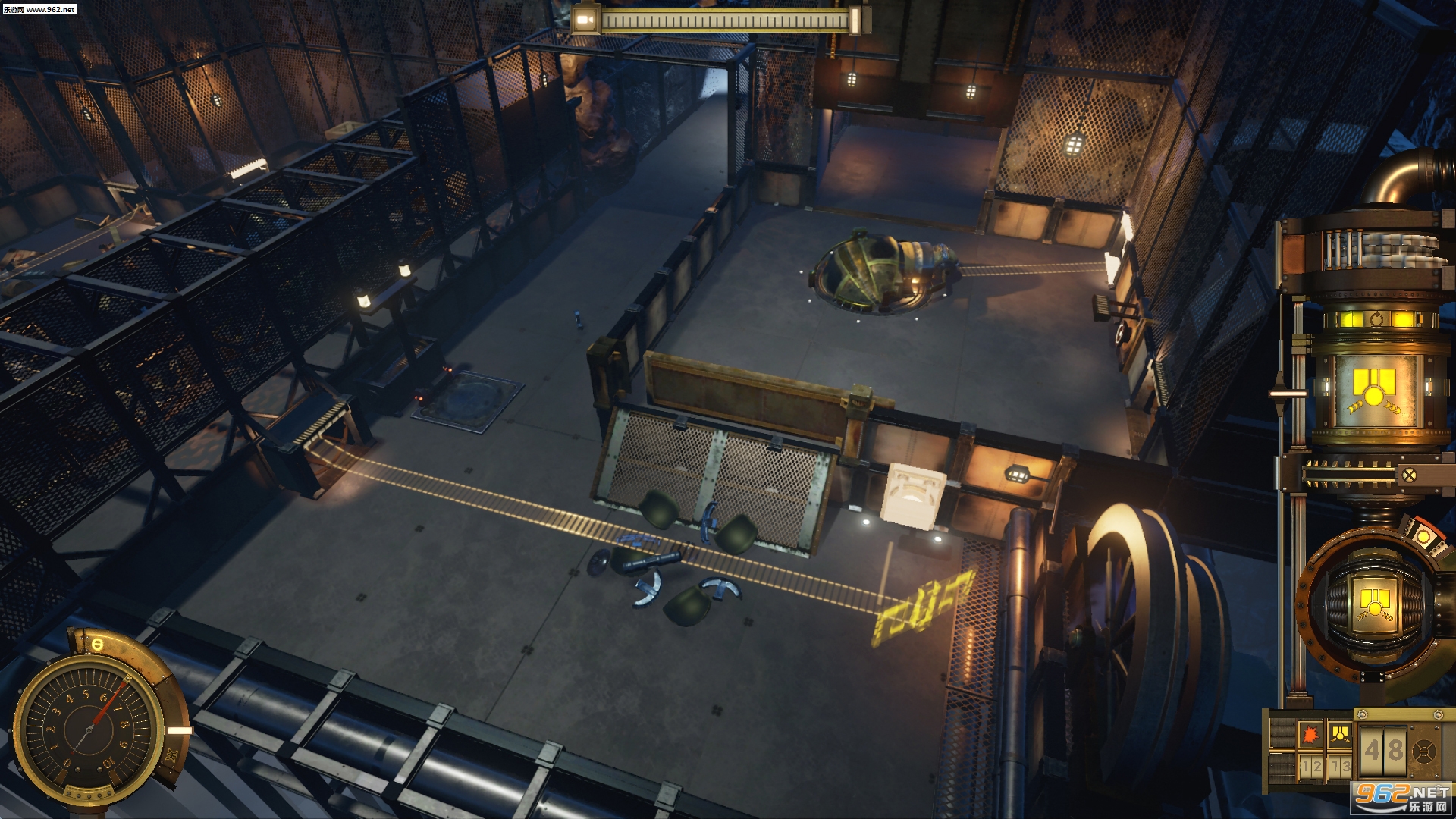
Task: Click the round dial button beside 48
Action: [x=1423, y=753]
